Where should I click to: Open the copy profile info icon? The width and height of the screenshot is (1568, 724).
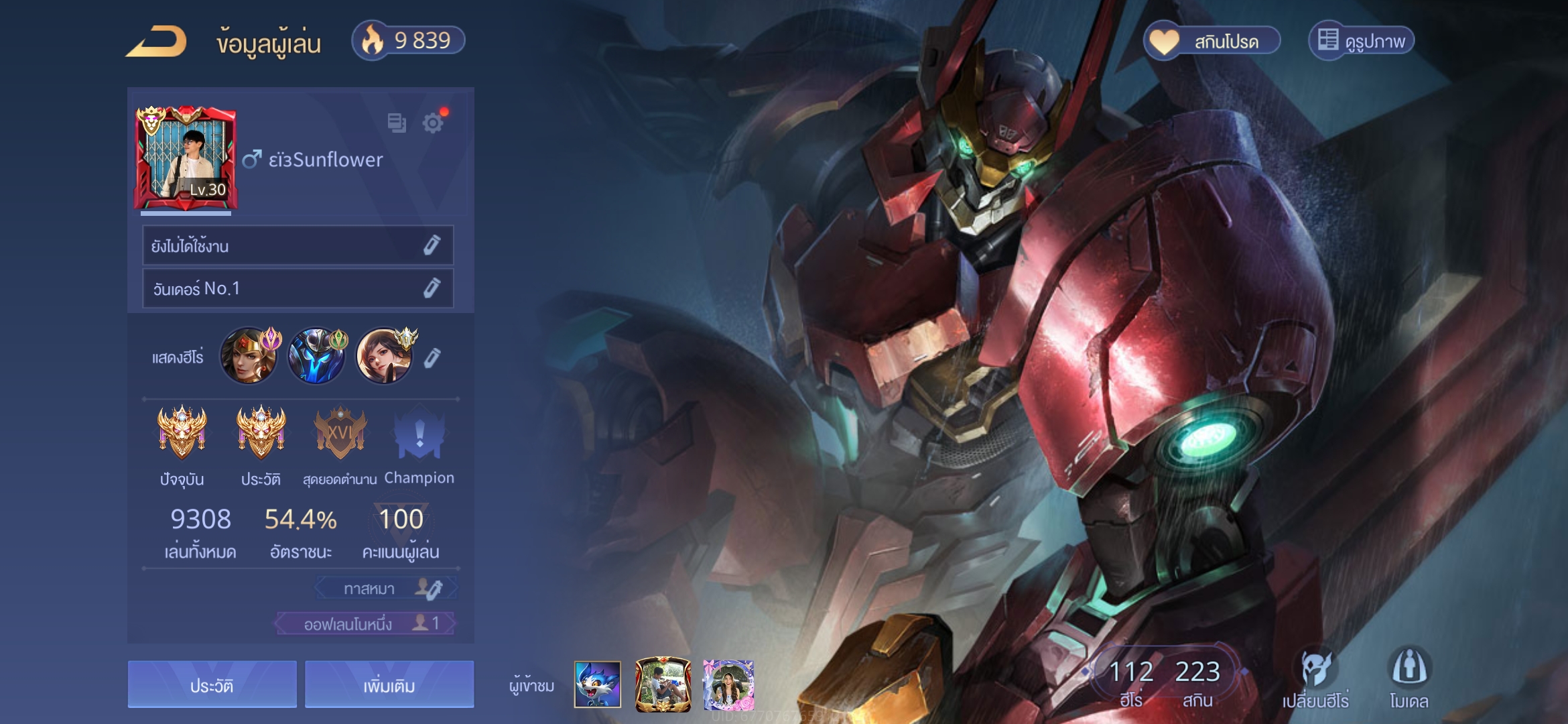click(x=397, y=123)
